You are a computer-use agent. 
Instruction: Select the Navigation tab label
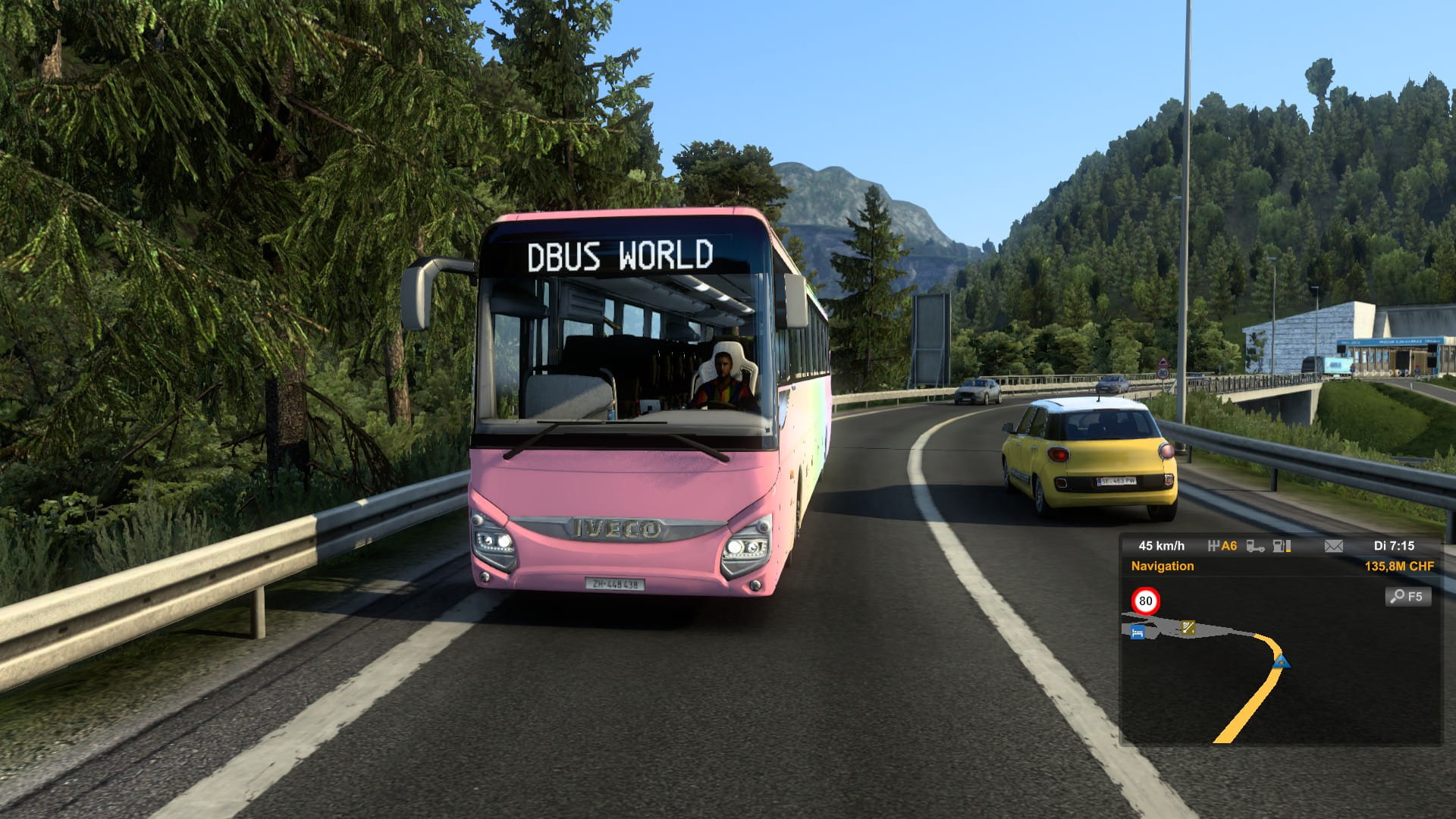tap(1162, 566)
